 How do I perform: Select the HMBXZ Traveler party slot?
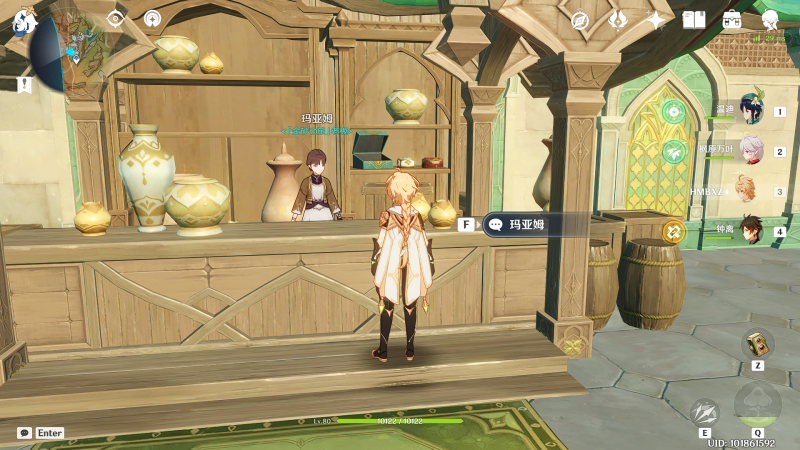click(744, 190)
